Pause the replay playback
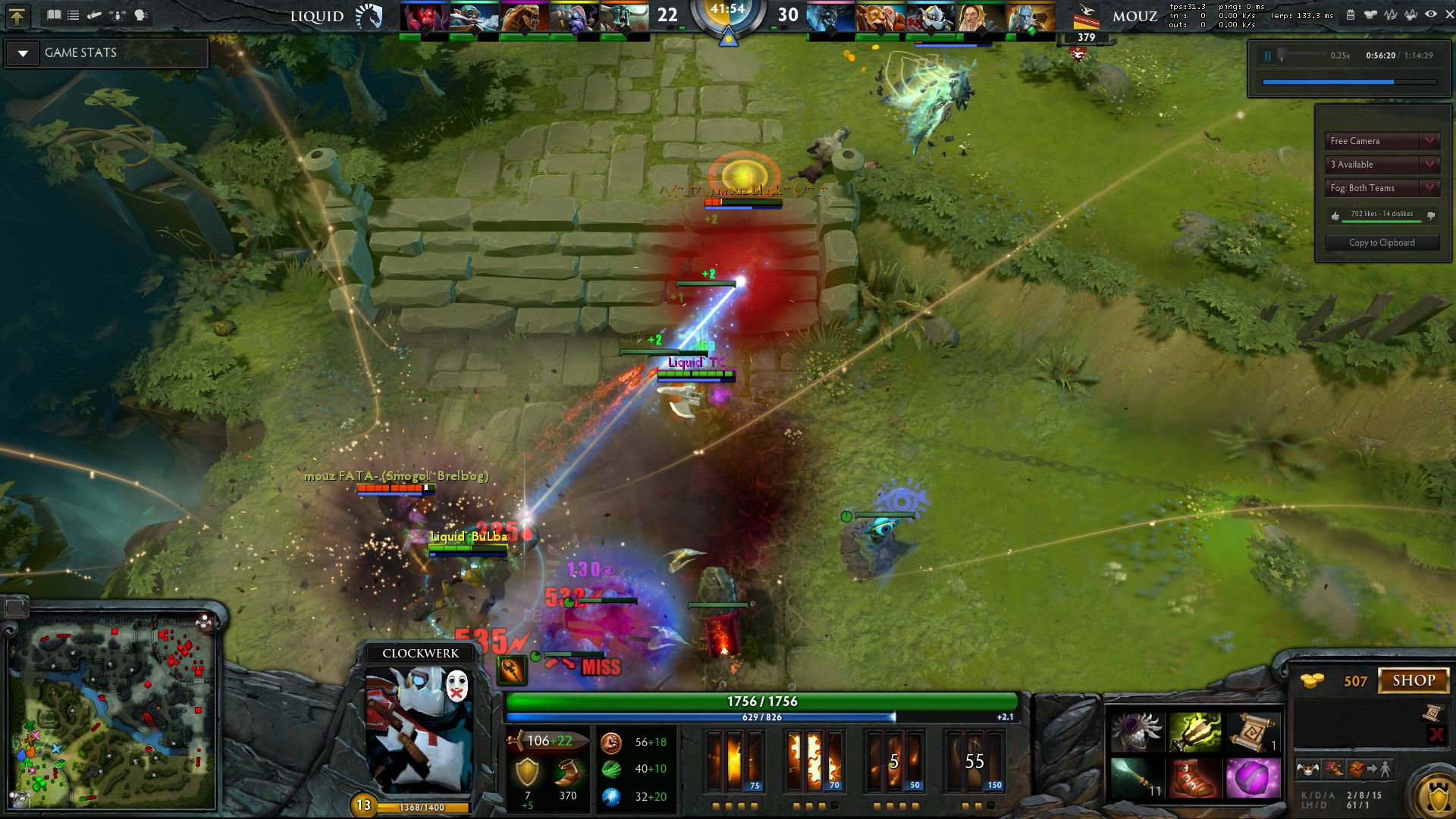 [x=1267, y=55]
